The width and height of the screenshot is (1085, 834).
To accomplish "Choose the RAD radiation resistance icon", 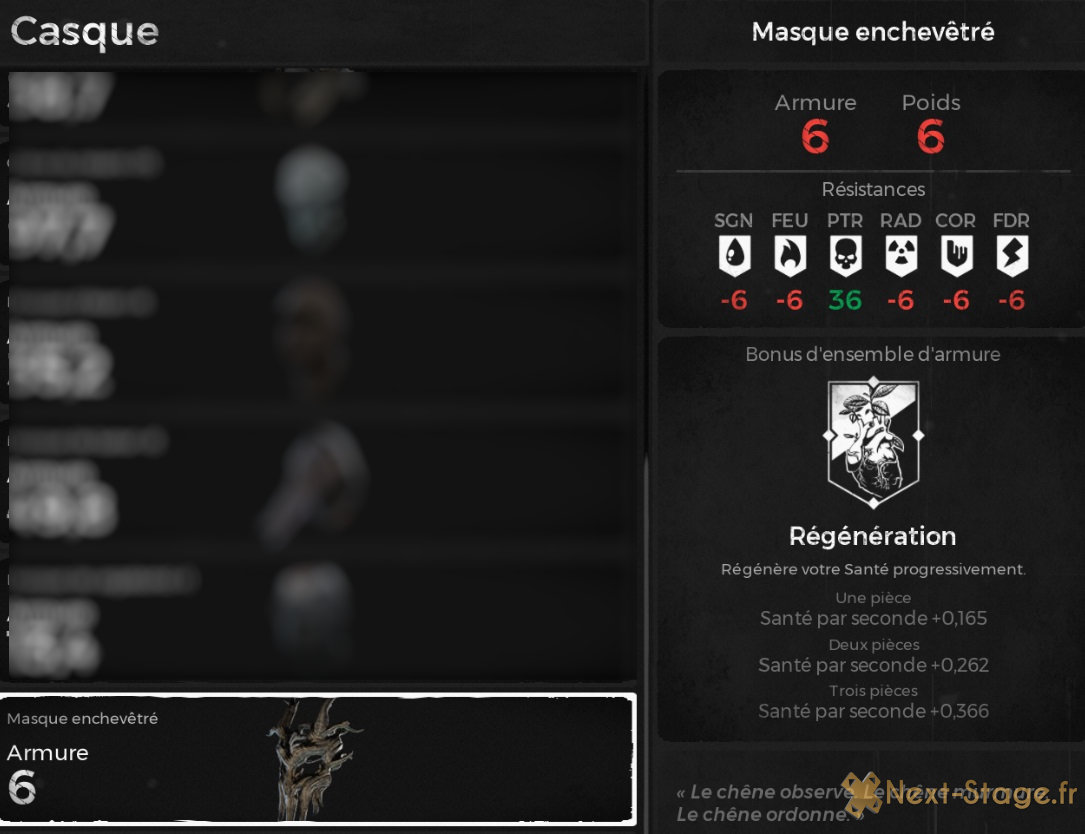I will (x=900, y=257).
